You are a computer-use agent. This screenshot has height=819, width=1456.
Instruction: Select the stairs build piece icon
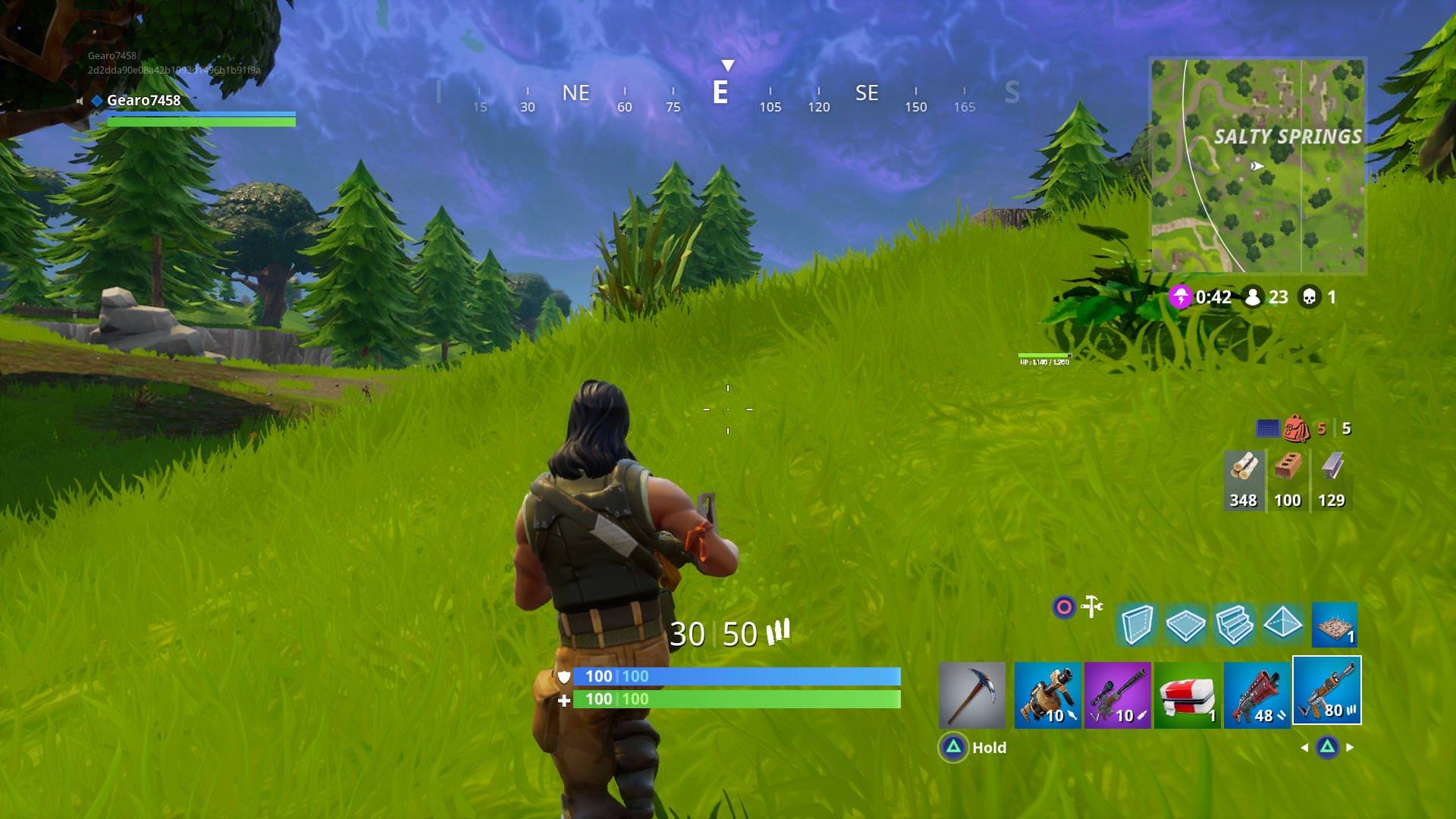pyautogui.click(x=1234, y=625)
